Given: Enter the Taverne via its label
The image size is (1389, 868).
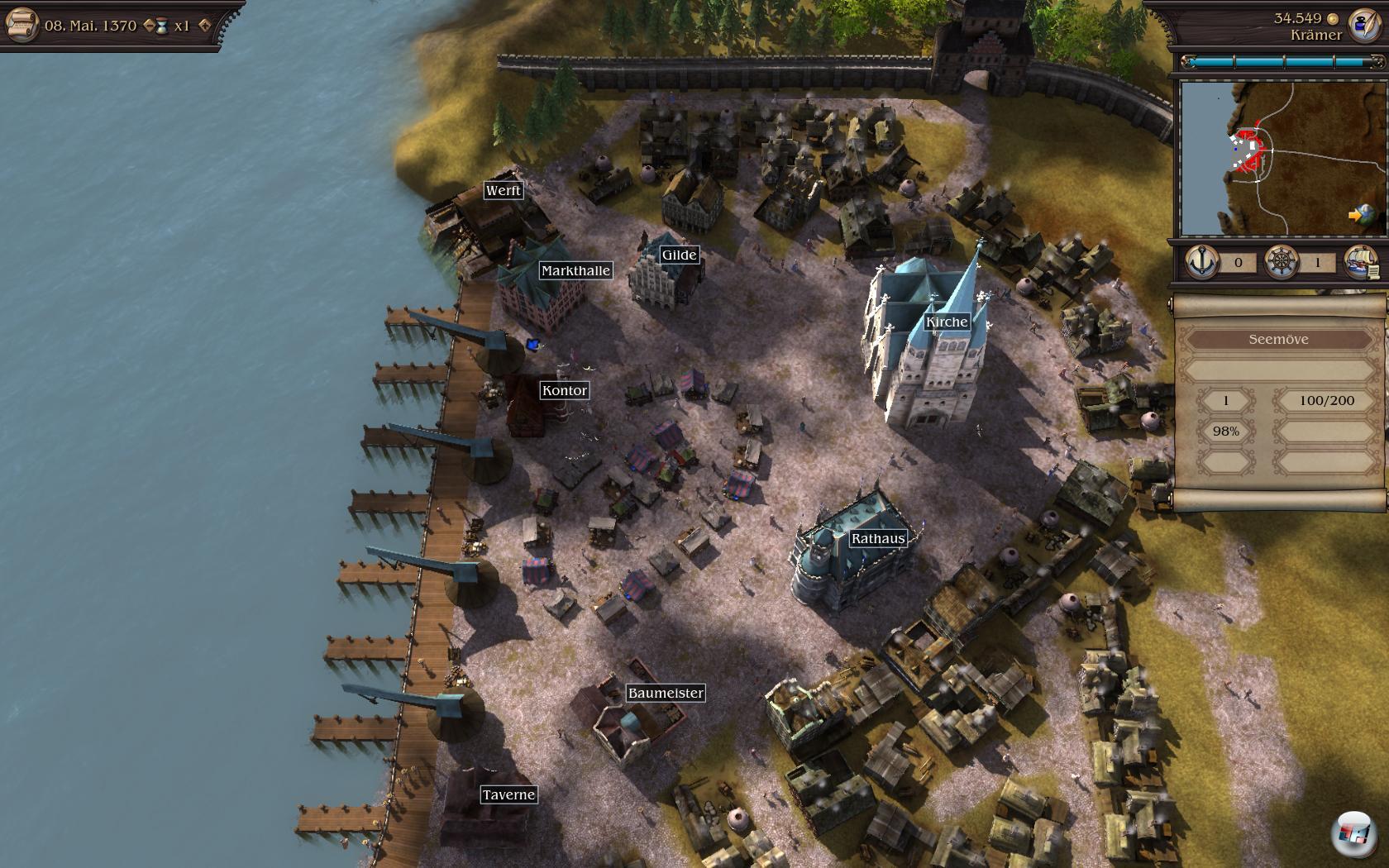Looking at the screenshot, I should [508, 794].
